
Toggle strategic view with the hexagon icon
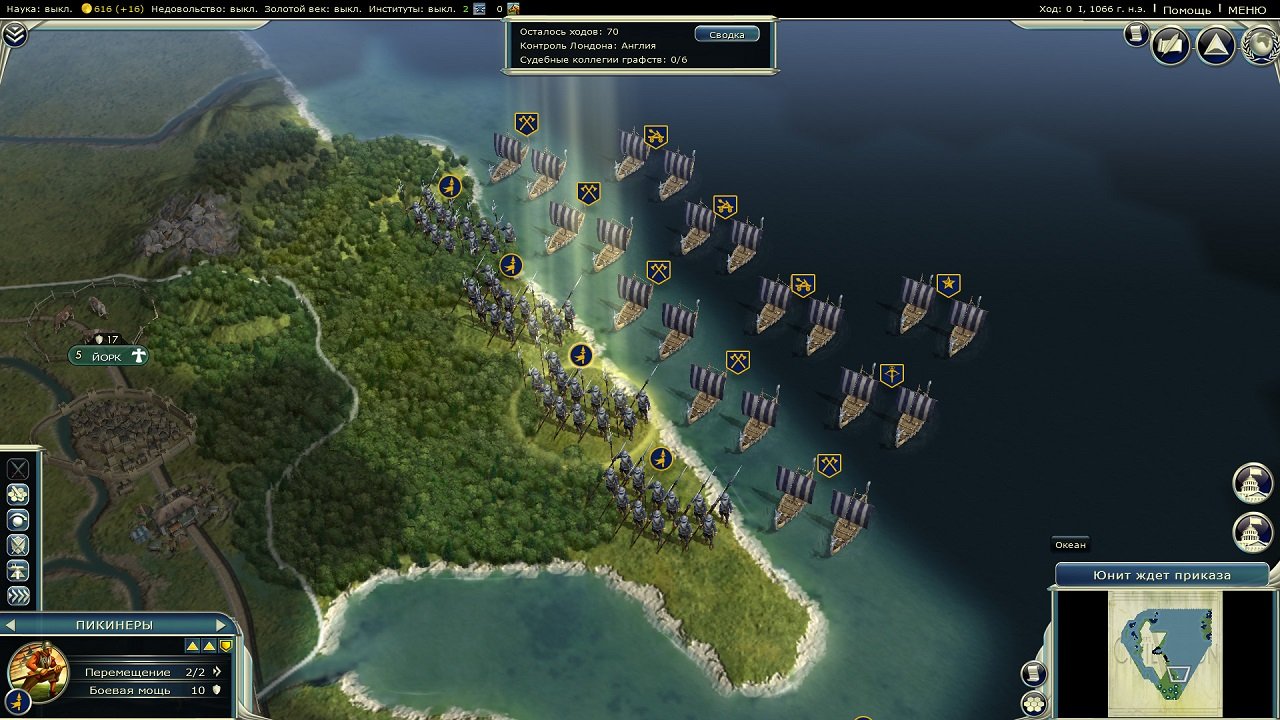[1033, 704]
